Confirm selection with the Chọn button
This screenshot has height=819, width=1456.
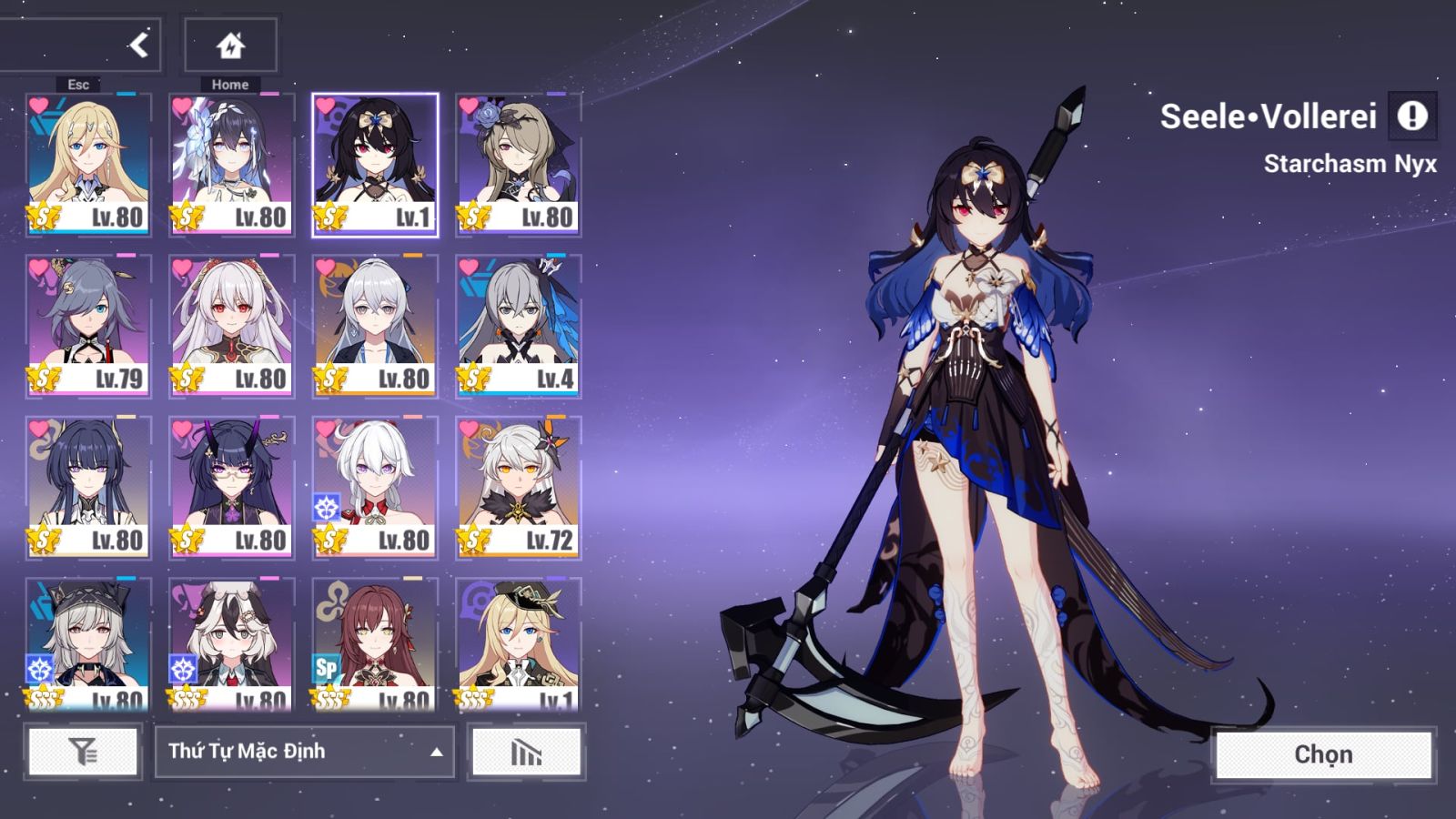1323,754
